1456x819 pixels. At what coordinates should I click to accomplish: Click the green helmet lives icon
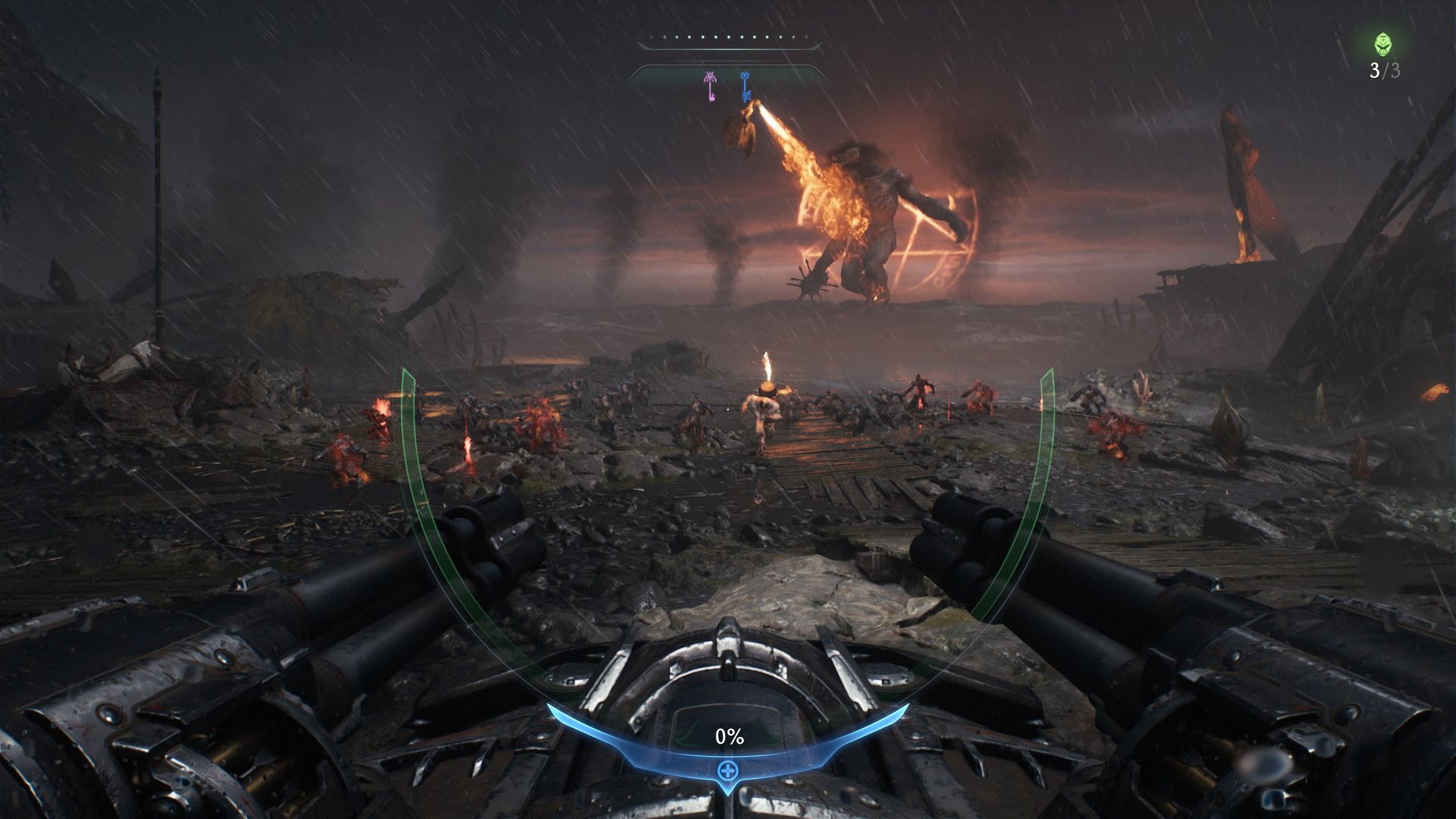(x=1384, y=45)
